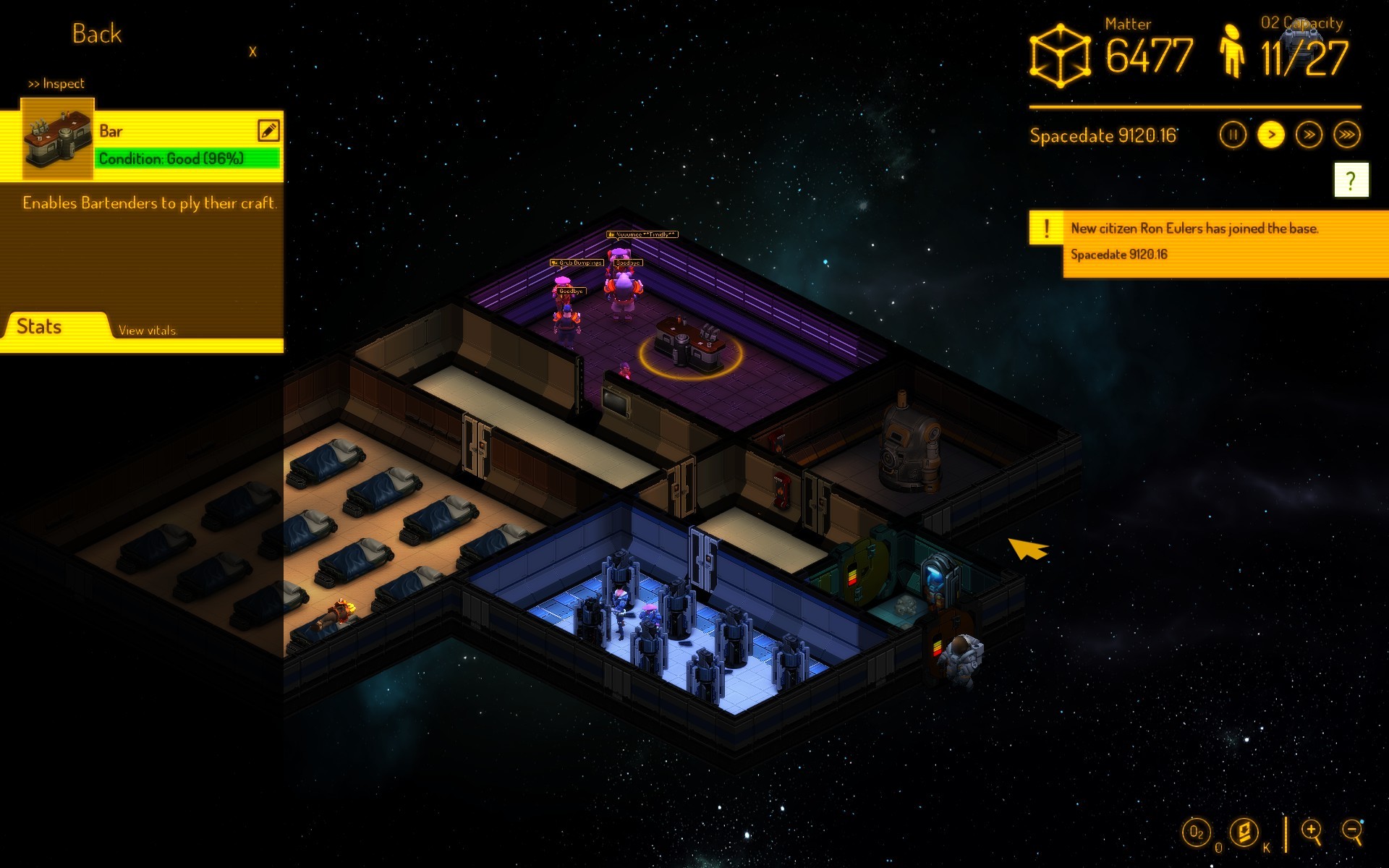Expand the double-arrow fast forward speed
This screenshot has width=1389, height=868.
pyautogui.click(x=1309, y=135)
